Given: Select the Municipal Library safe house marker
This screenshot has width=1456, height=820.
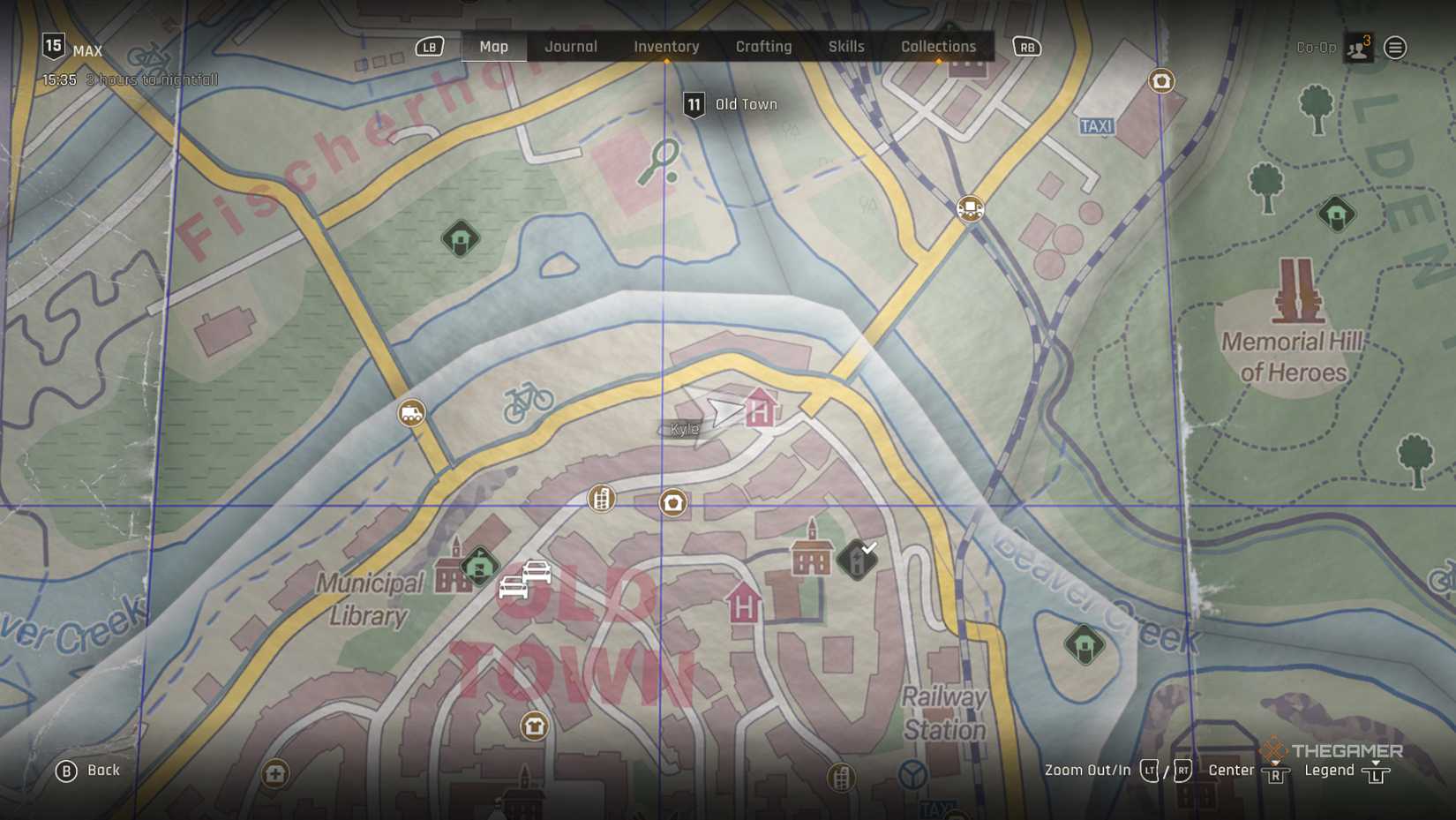Looking at the screenshot, I should pos(479,566).
